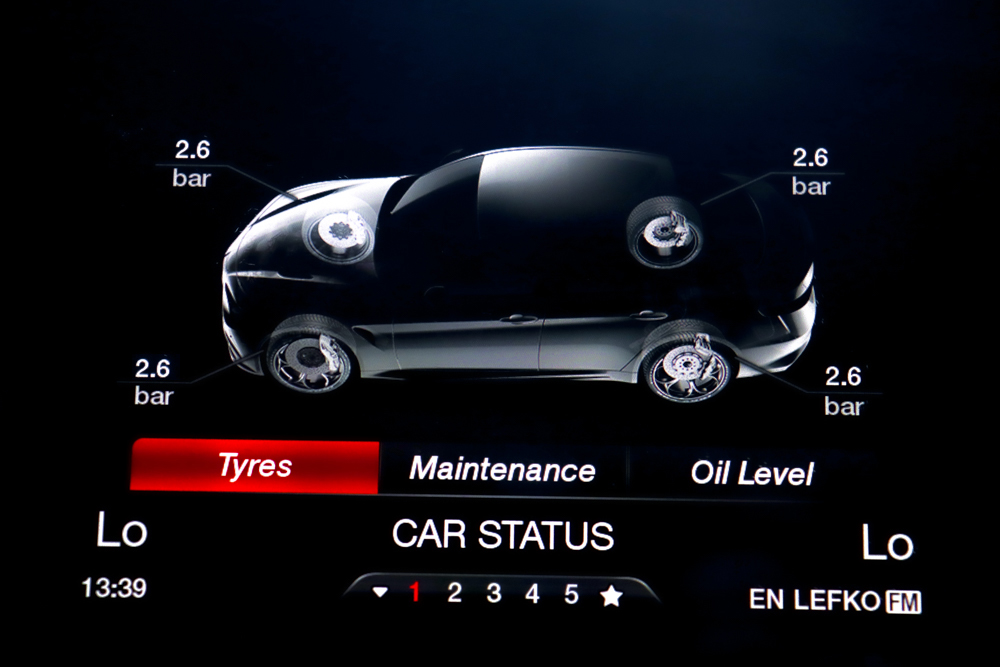Select preset number 2
This screenshot has width=1000, height=667.
click(x=454, y=594)
